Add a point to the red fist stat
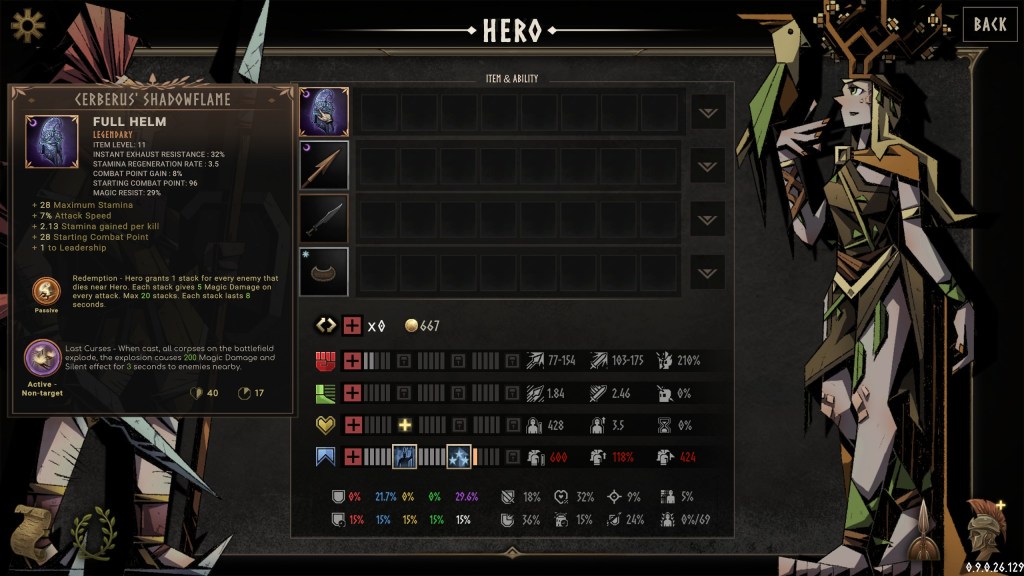This screenshot has width=1024, height=576. [x=352, y=360]
